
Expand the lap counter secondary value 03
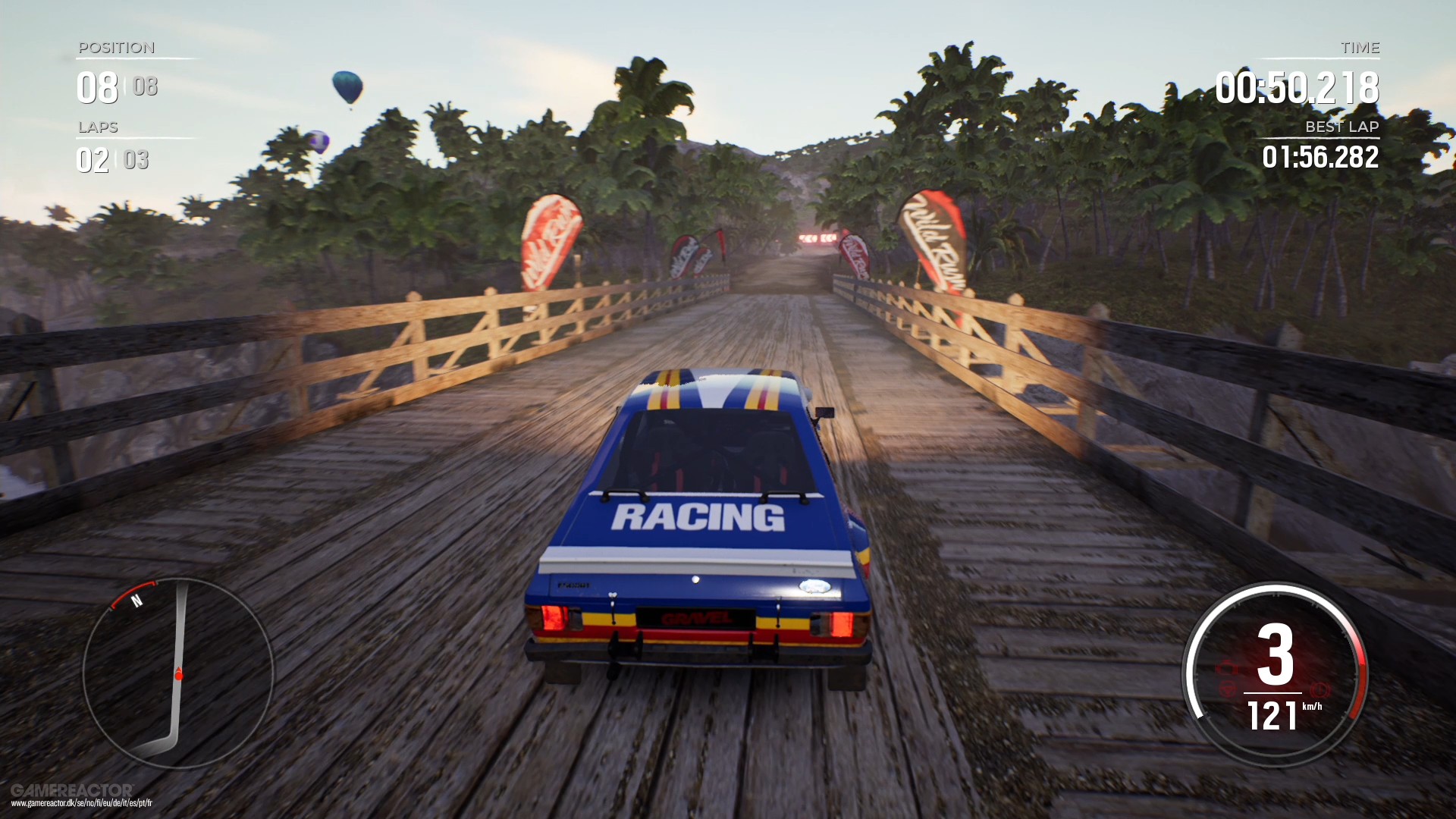136,160
